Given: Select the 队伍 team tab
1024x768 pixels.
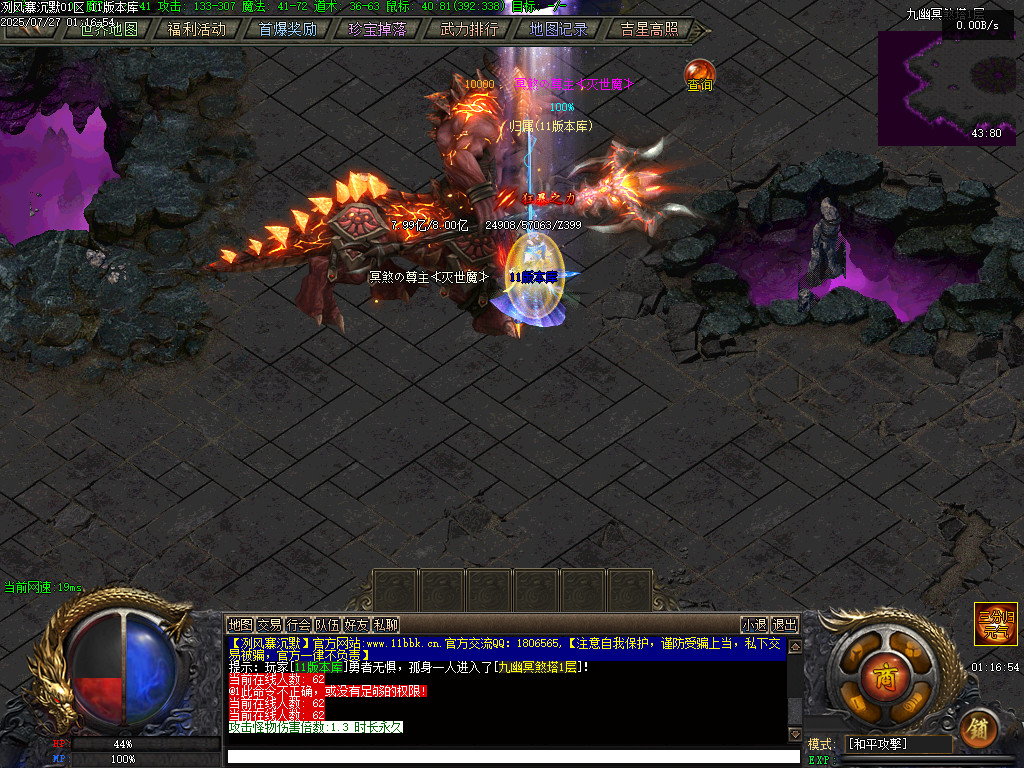Looking at the screenshot, I should point(327,625).
